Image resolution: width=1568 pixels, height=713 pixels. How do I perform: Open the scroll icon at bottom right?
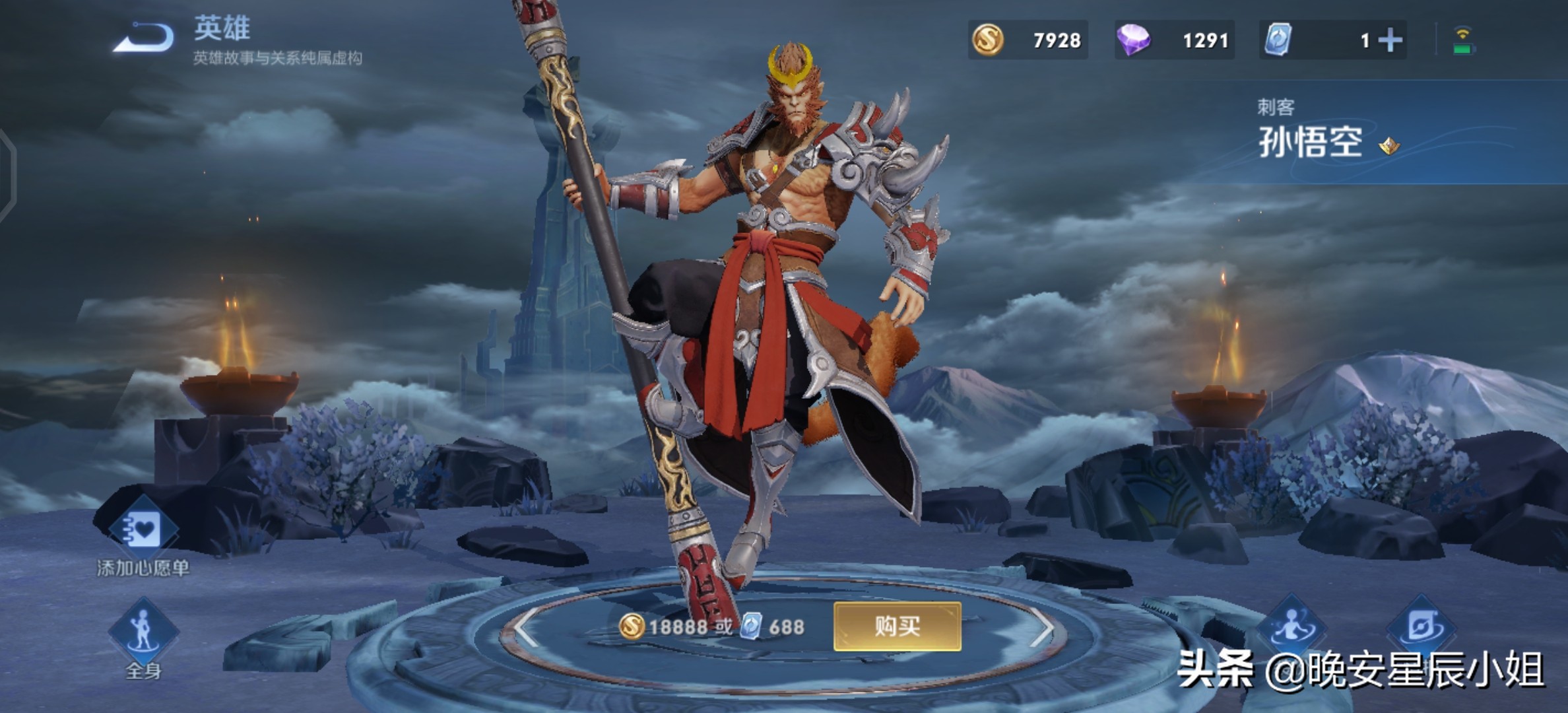click(x=1421, y=627)
